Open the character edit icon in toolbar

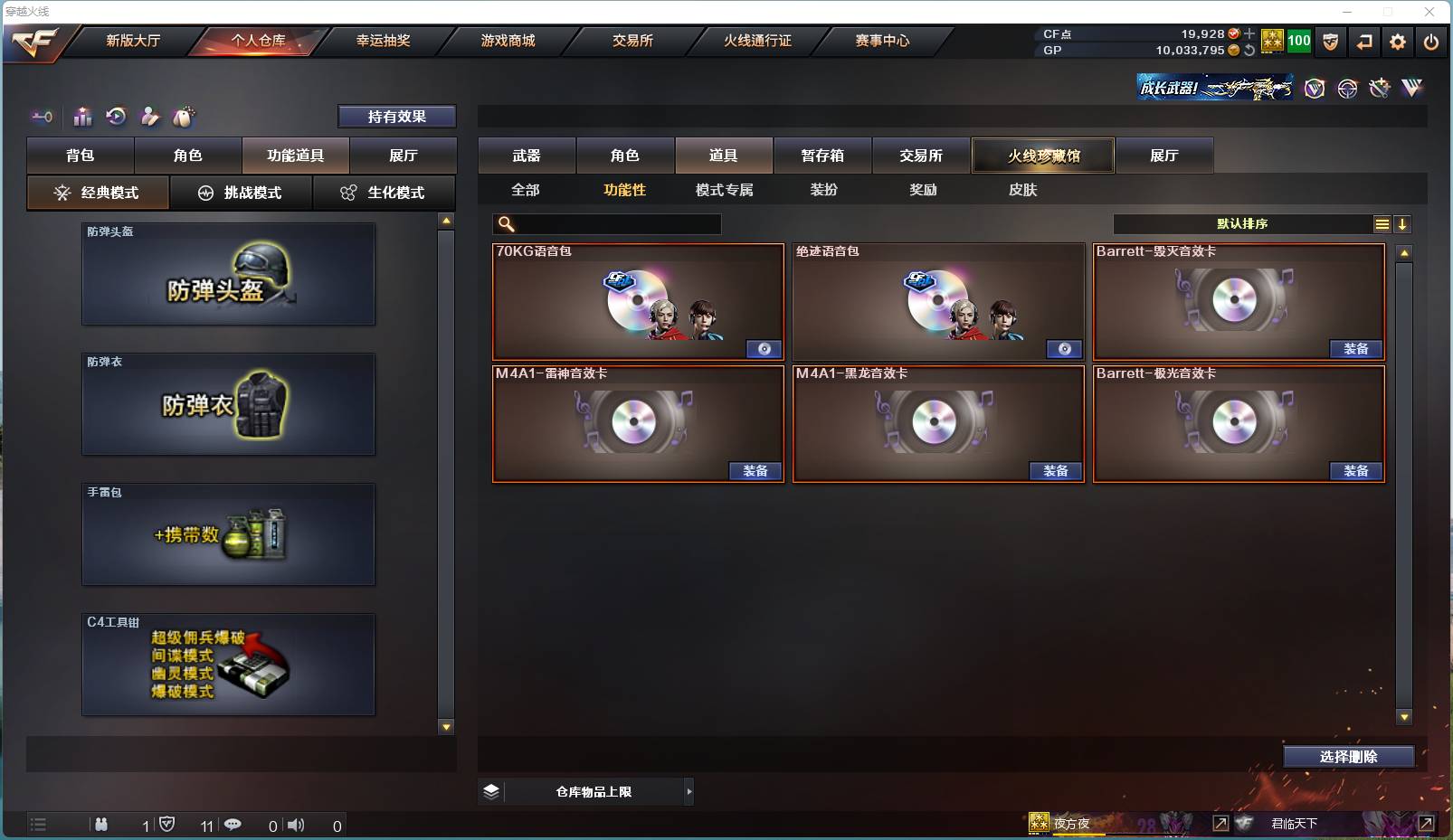tap(150, 117)
